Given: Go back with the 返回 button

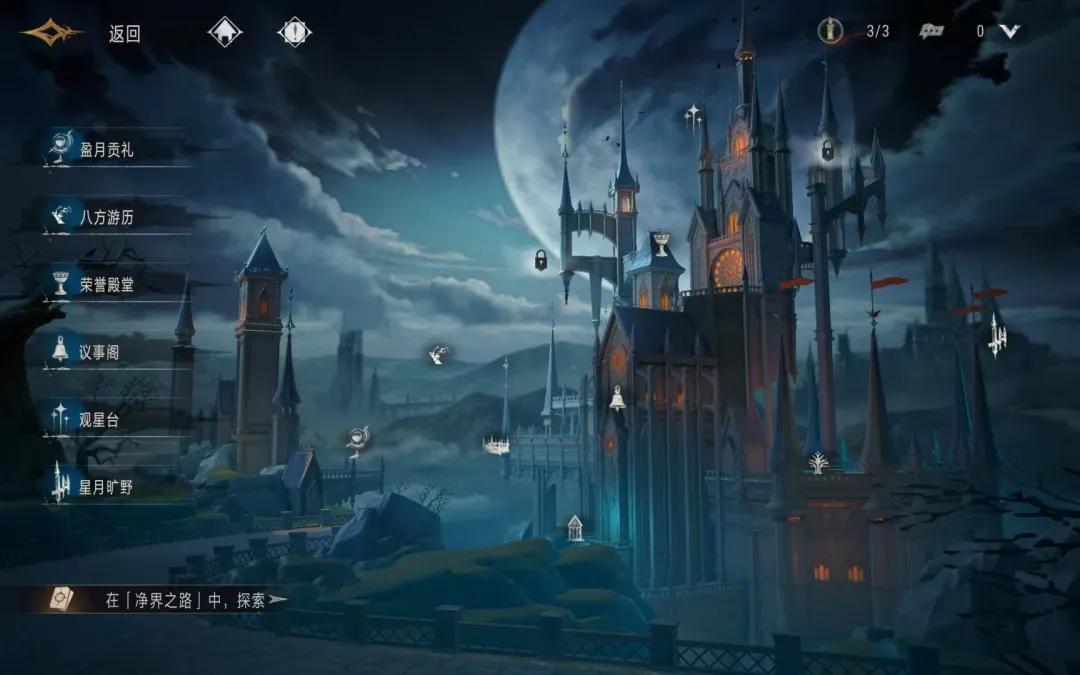Looking at the screenshot, I should pos(124,33).
